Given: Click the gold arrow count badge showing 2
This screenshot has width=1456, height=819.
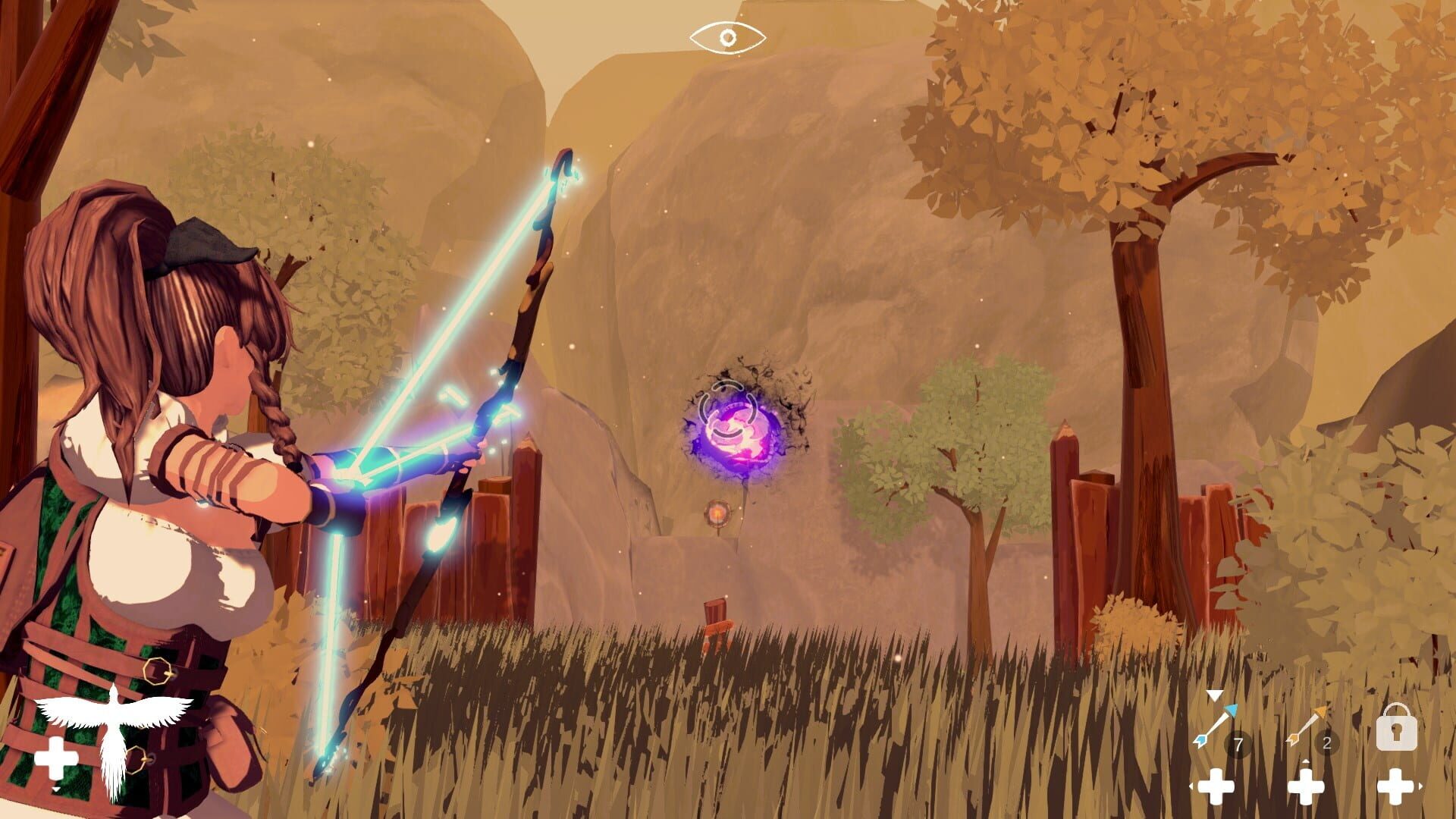Looking at the screenshot, I should coord(1326,741).
